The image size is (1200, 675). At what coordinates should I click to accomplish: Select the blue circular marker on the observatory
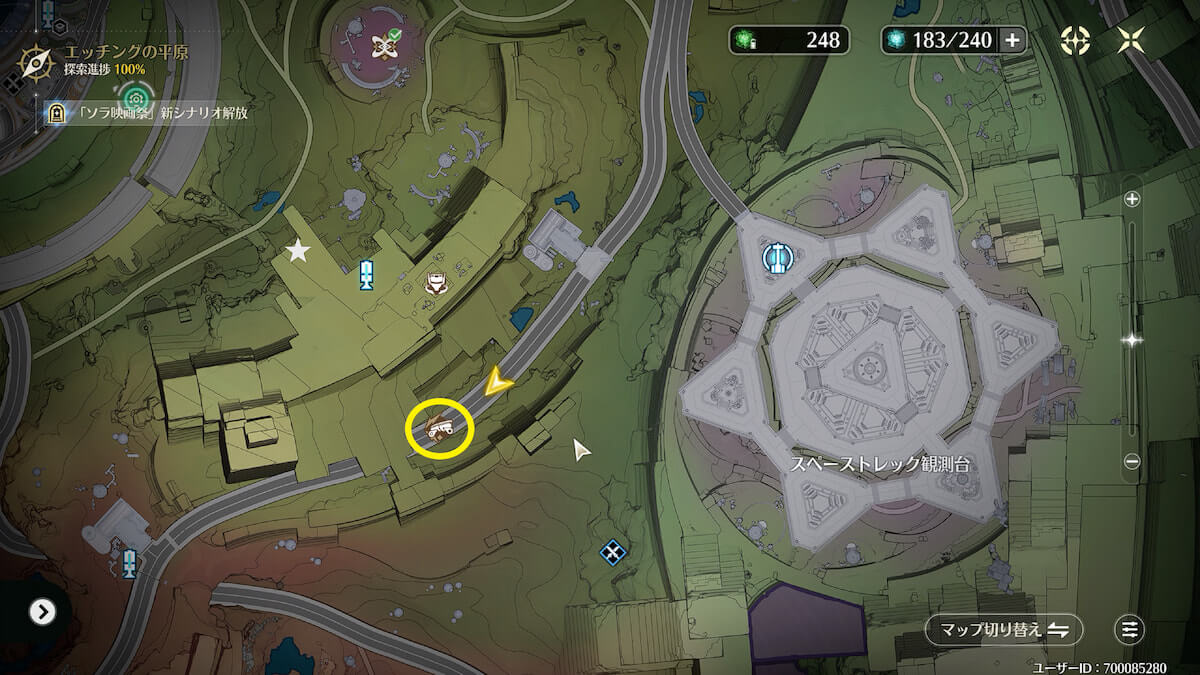(x=776, y=258)
